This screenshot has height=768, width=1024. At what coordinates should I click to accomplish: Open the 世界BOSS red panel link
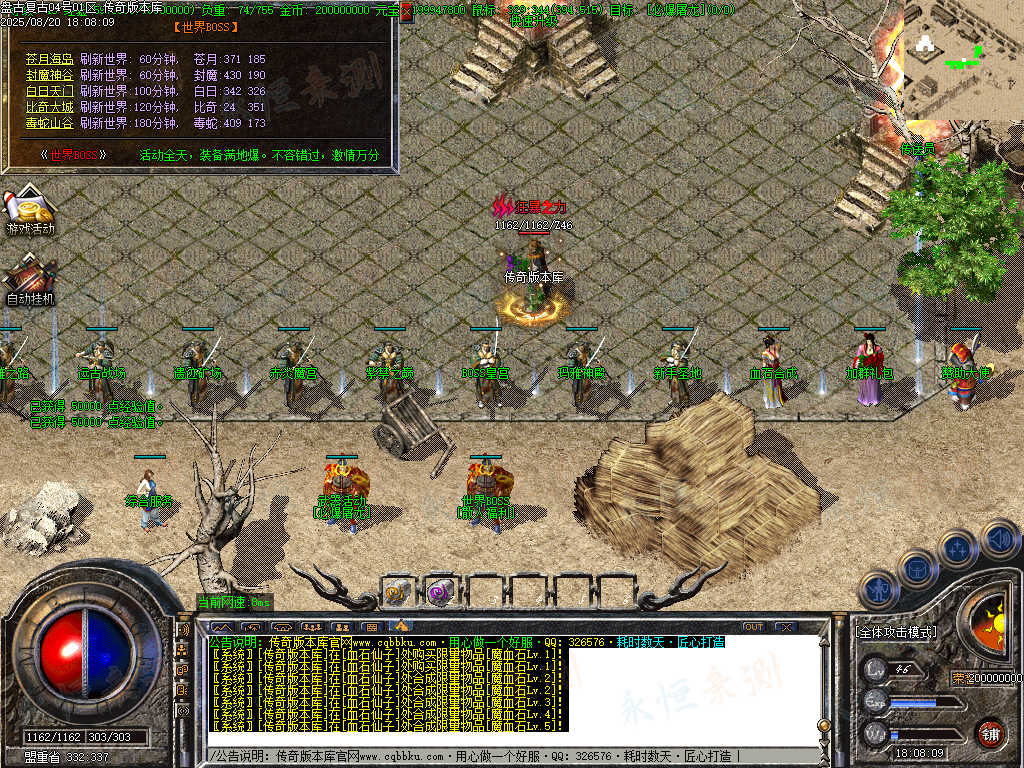point(74,155)
